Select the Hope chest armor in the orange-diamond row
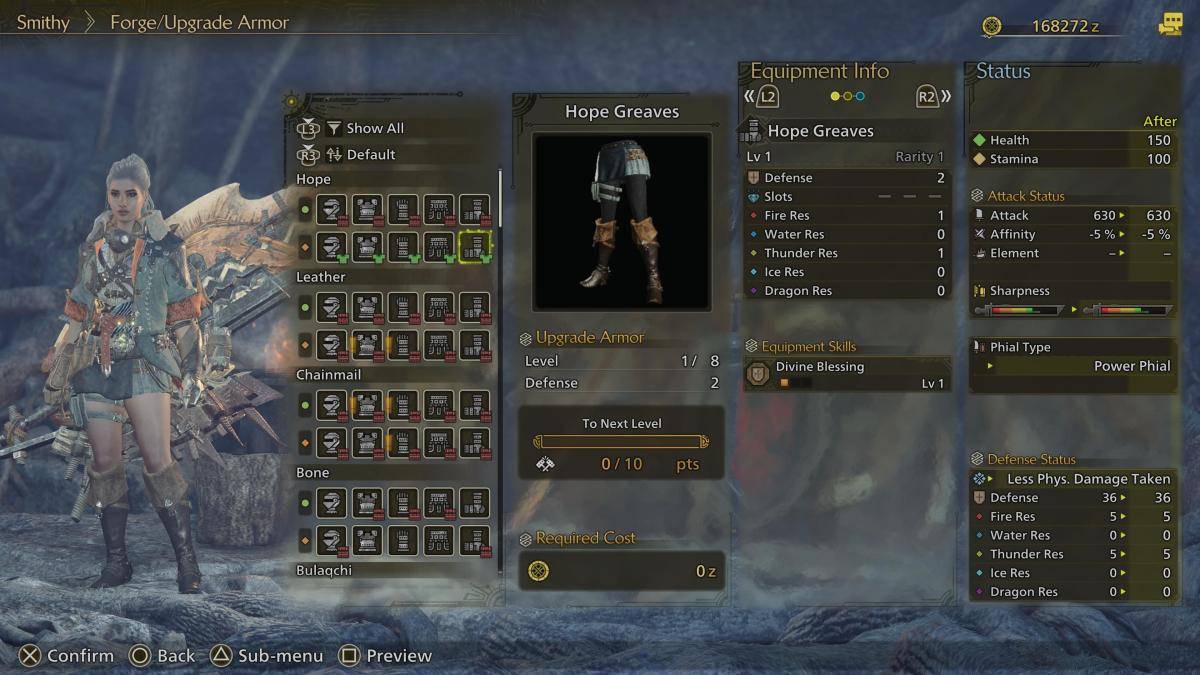The width and height of the screenshot is (1200, 675). click(368, 245)
